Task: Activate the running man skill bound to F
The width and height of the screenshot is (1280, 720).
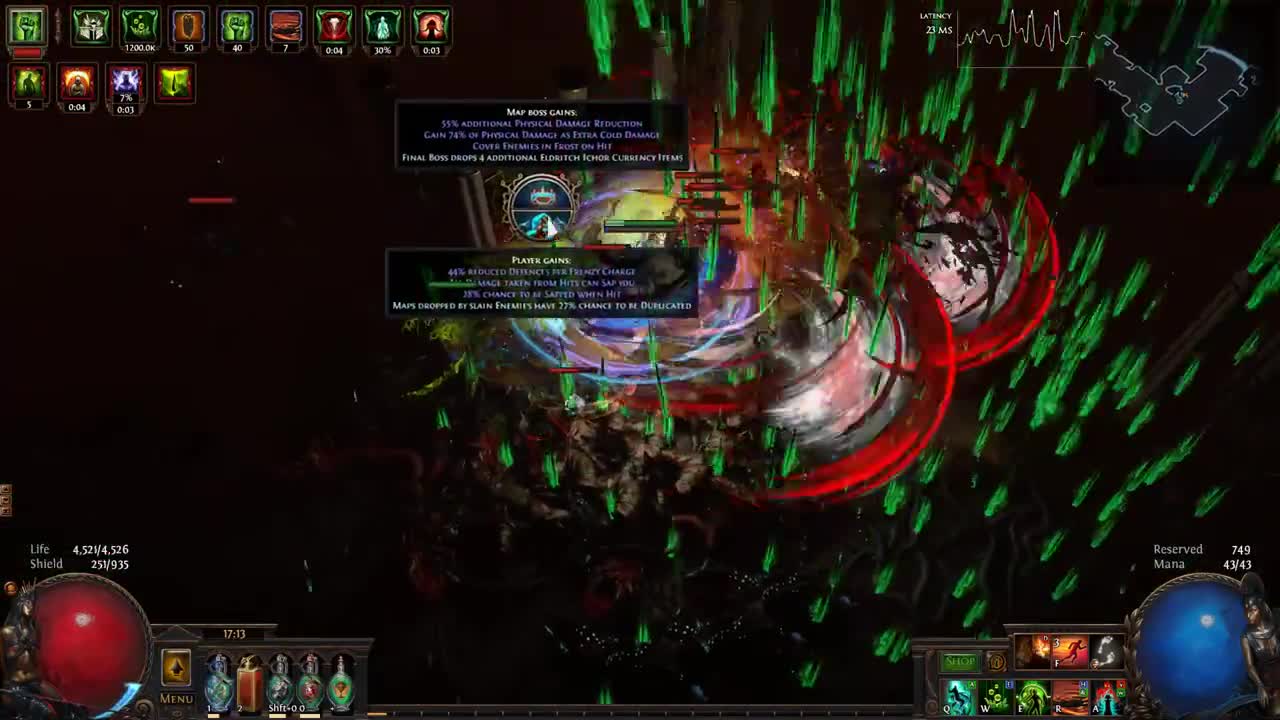Action: click(1069, 652)
